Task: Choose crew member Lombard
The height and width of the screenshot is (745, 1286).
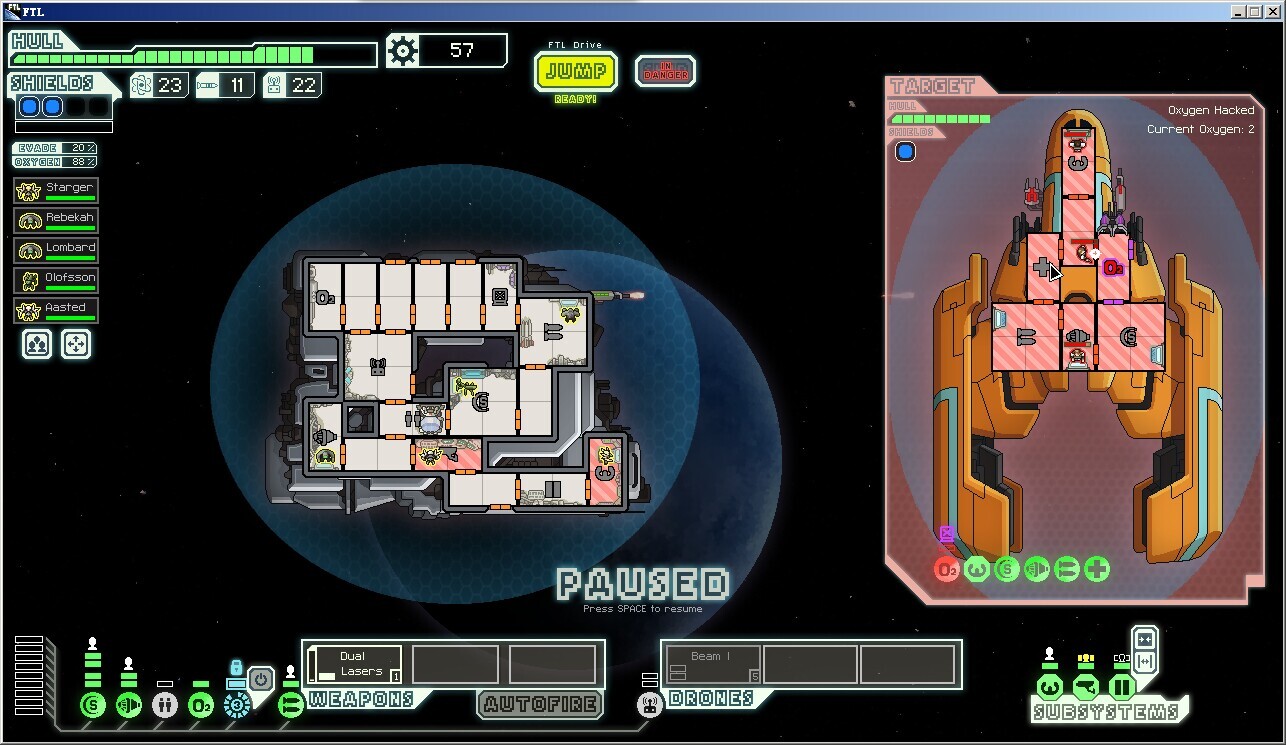Action: pyautogui.click(x=56, y=250)
